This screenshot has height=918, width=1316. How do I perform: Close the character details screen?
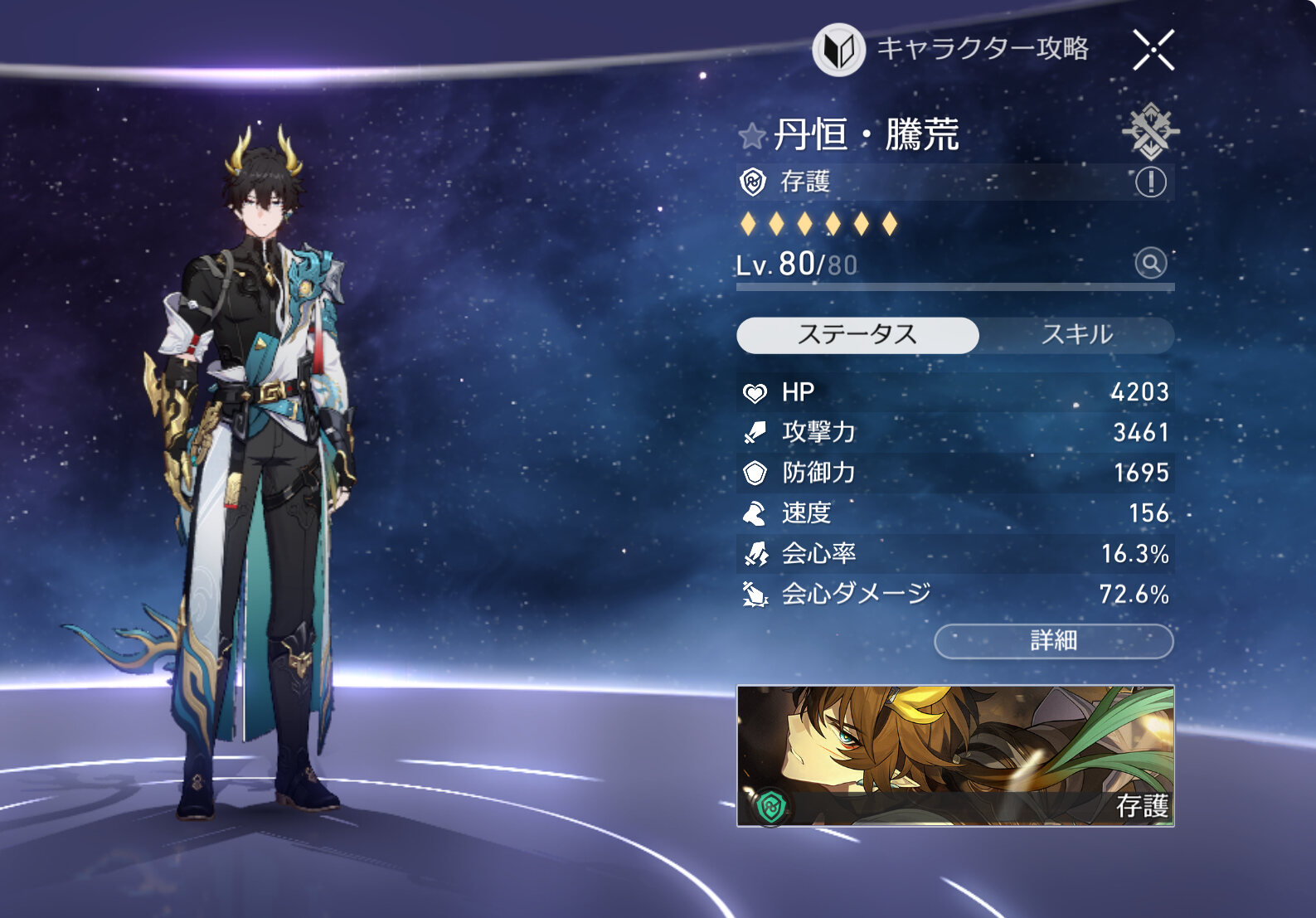(x=1153, y=50)
